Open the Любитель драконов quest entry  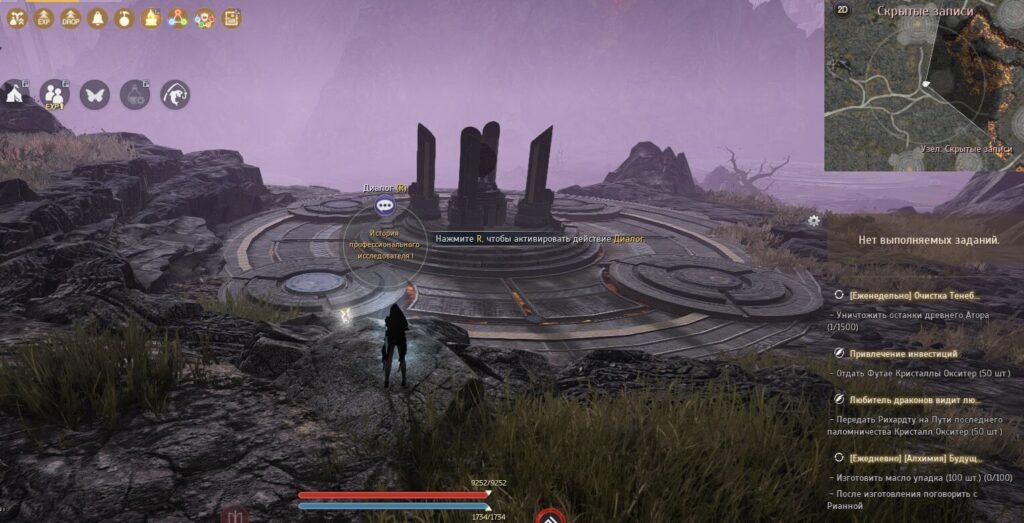[911, 399]
